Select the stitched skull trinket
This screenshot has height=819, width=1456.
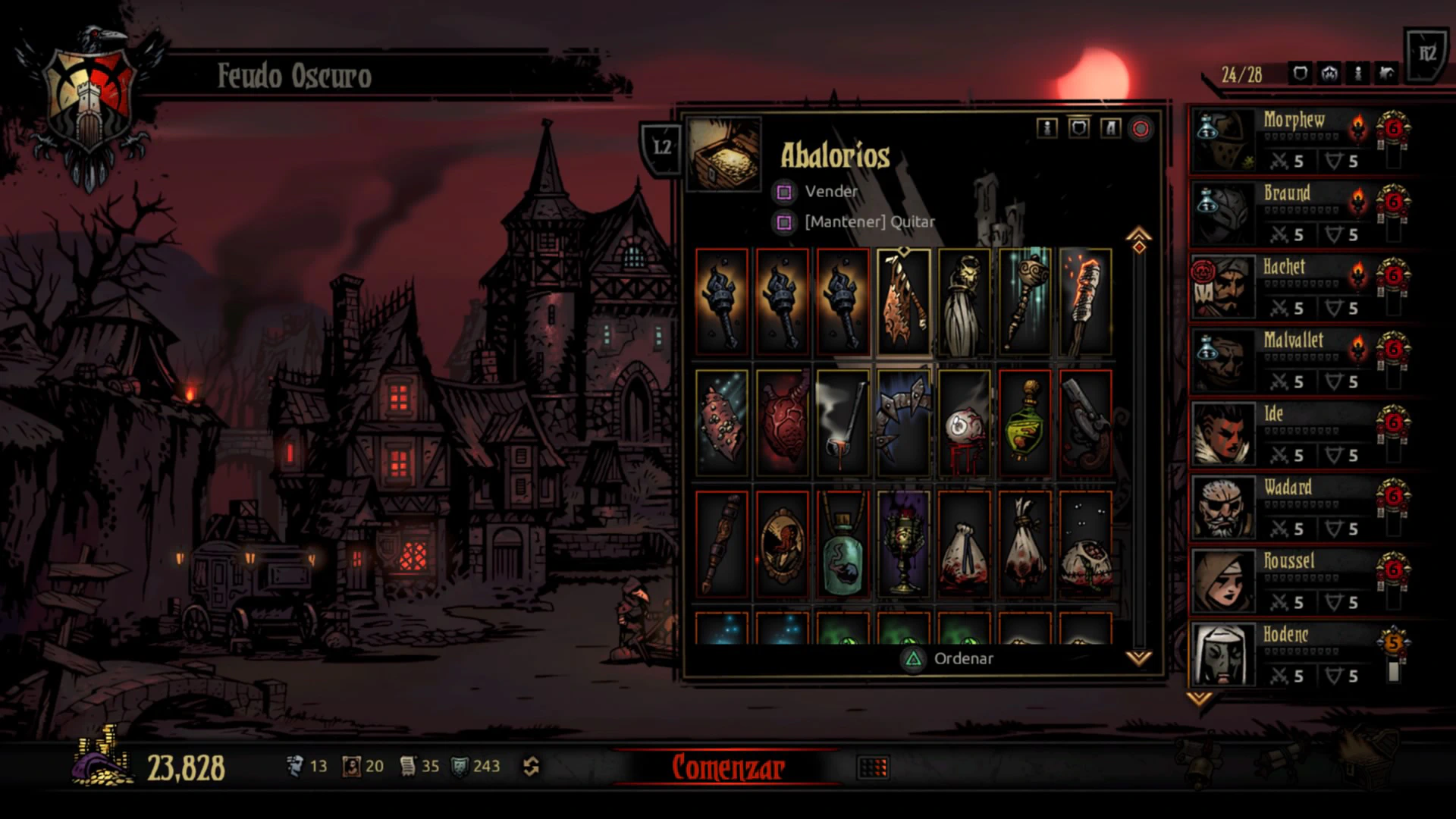click(1085, 544)
